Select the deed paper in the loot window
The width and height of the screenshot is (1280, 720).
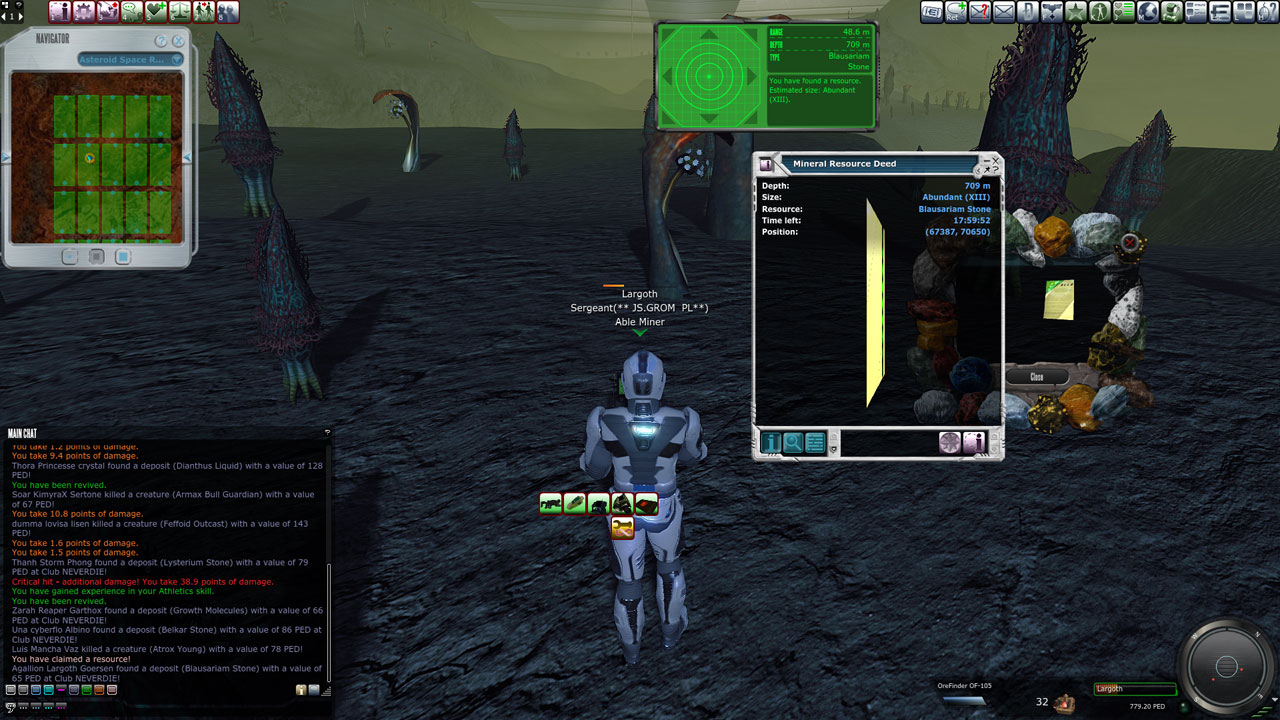1059,299
